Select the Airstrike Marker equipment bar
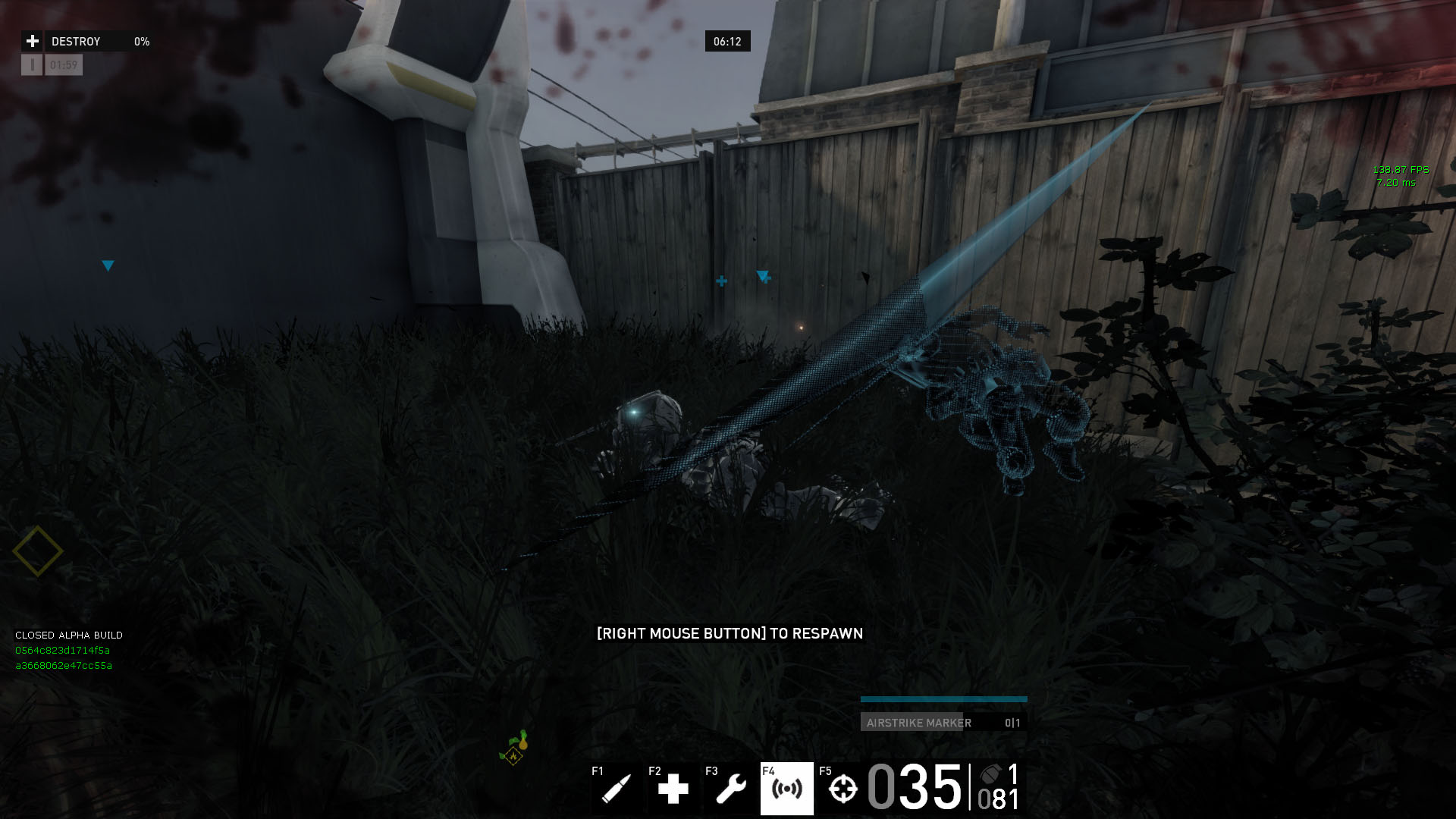 (943, 722)
